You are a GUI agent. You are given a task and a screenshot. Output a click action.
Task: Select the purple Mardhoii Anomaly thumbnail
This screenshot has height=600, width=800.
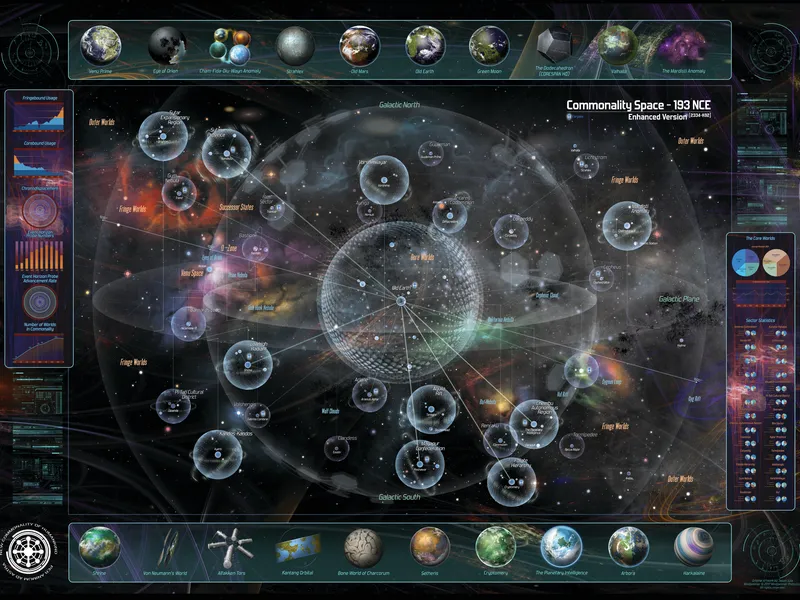684,45
